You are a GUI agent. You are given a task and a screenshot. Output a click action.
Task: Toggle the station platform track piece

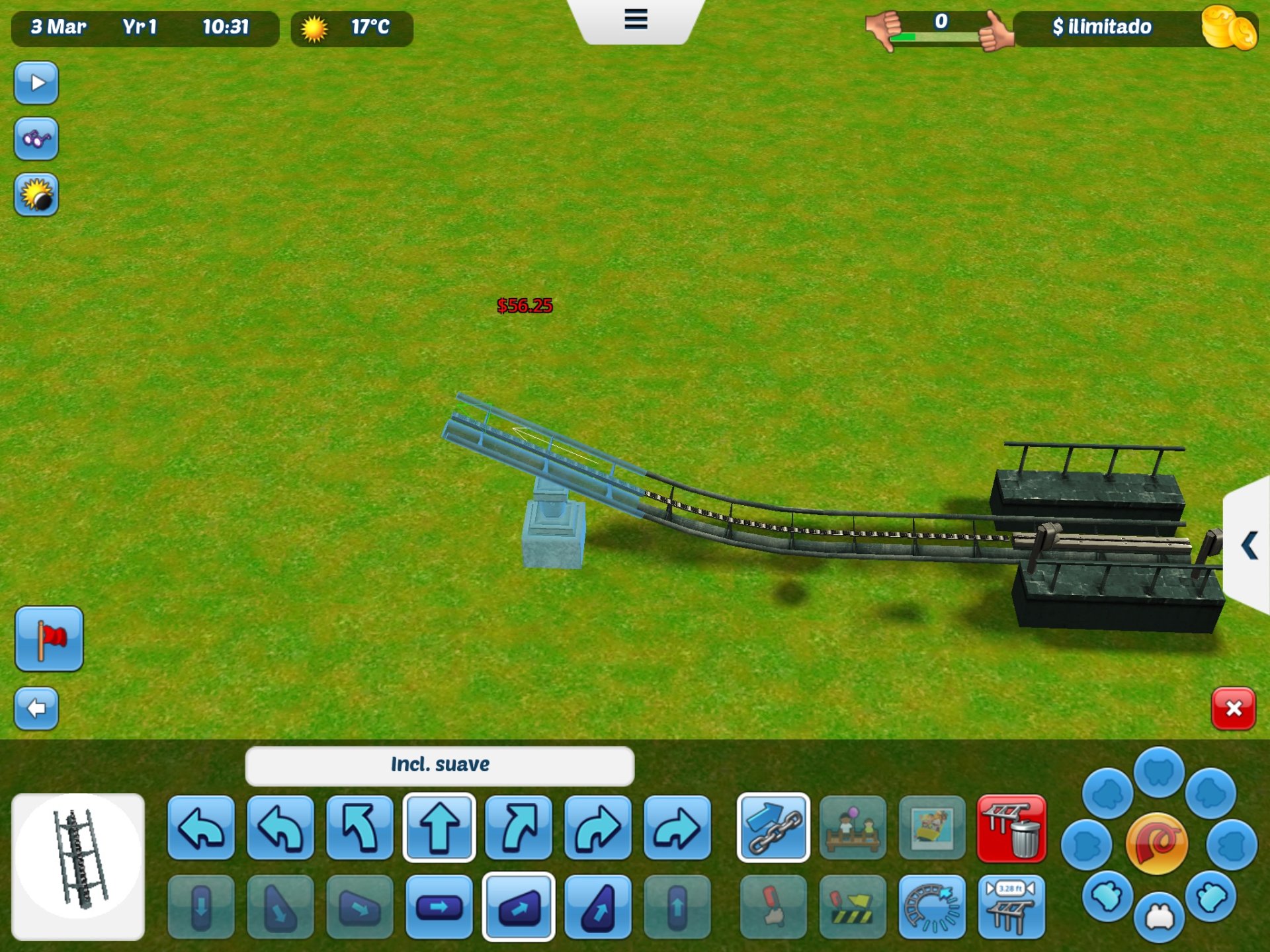(853, 828)
